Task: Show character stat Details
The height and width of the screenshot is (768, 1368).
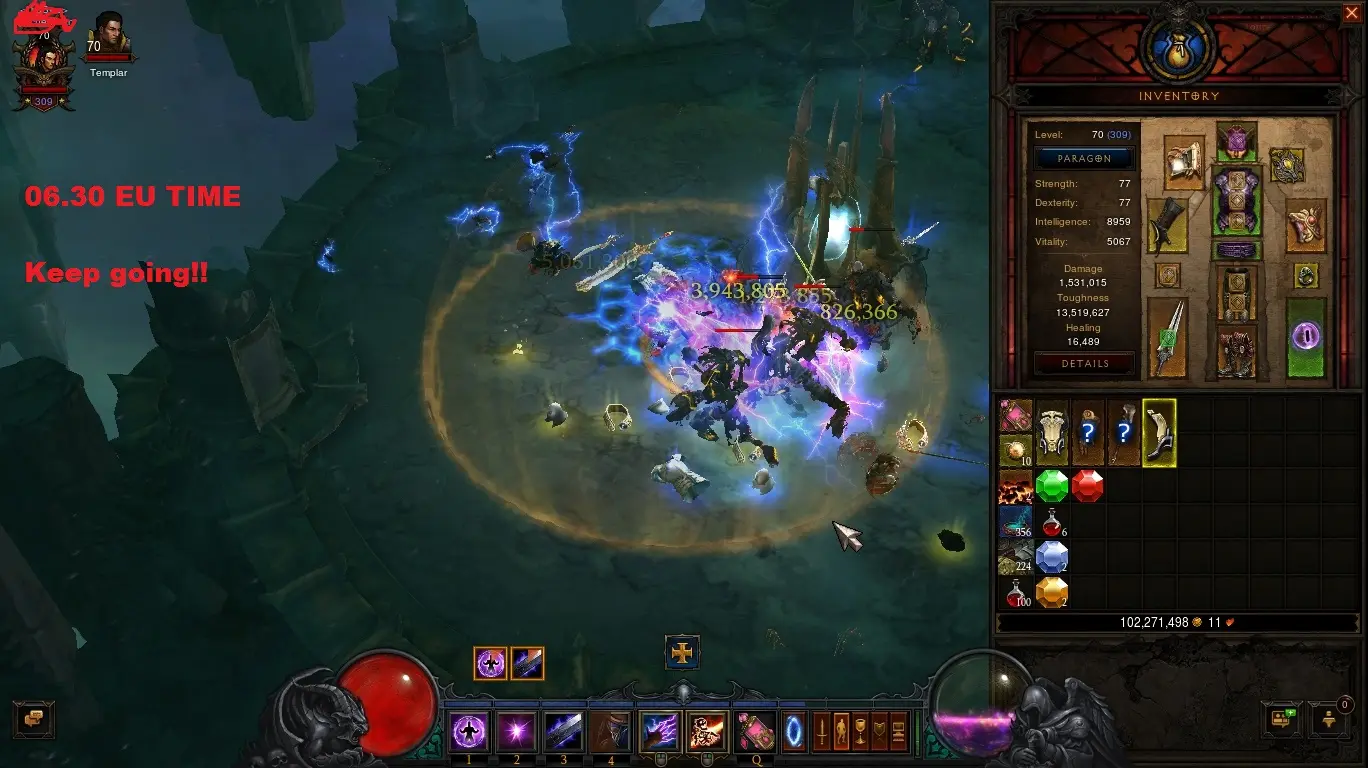Action: 1085,364
